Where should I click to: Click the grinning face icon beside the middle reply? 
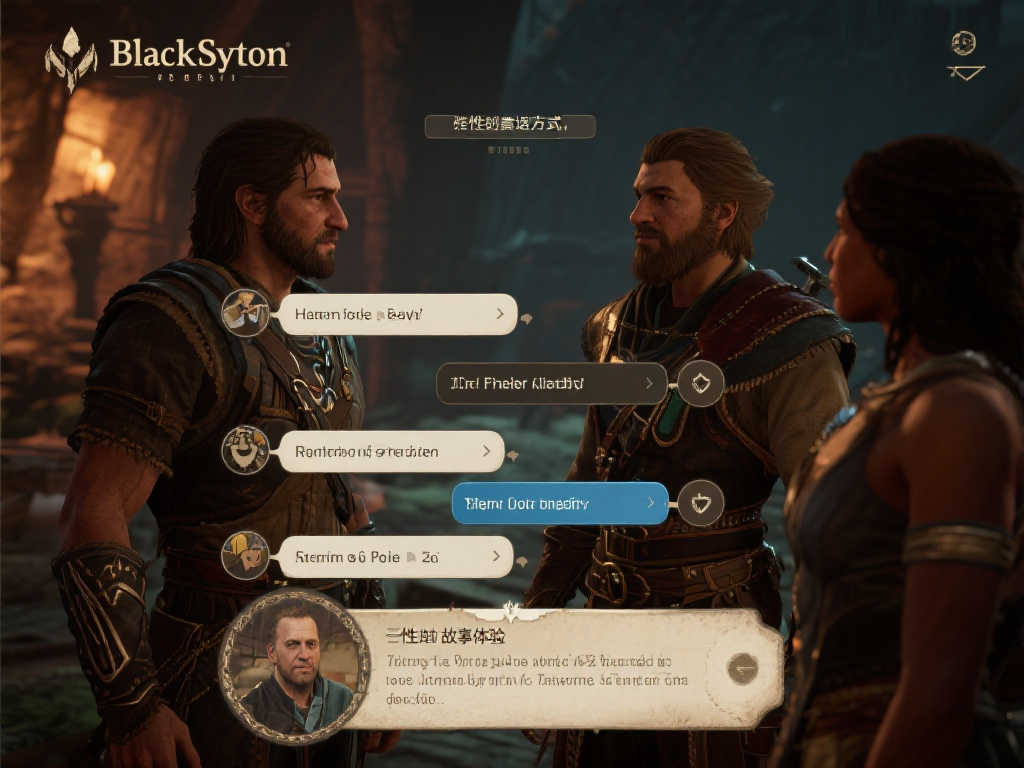(x=245, y=450)
